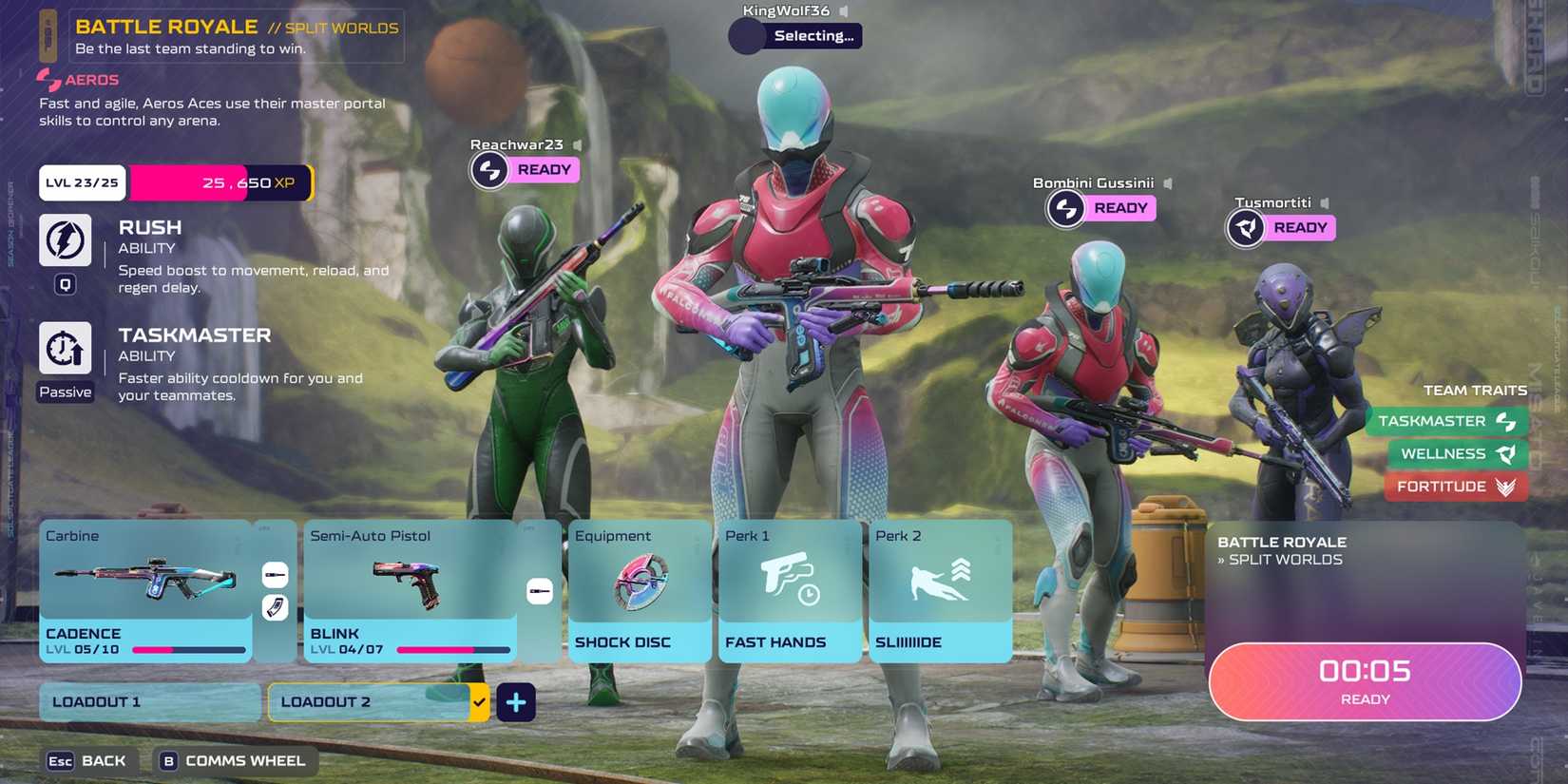1568x784 pixels.
Task: Click the Wellness team trait badge
Action: (1455, 454)
